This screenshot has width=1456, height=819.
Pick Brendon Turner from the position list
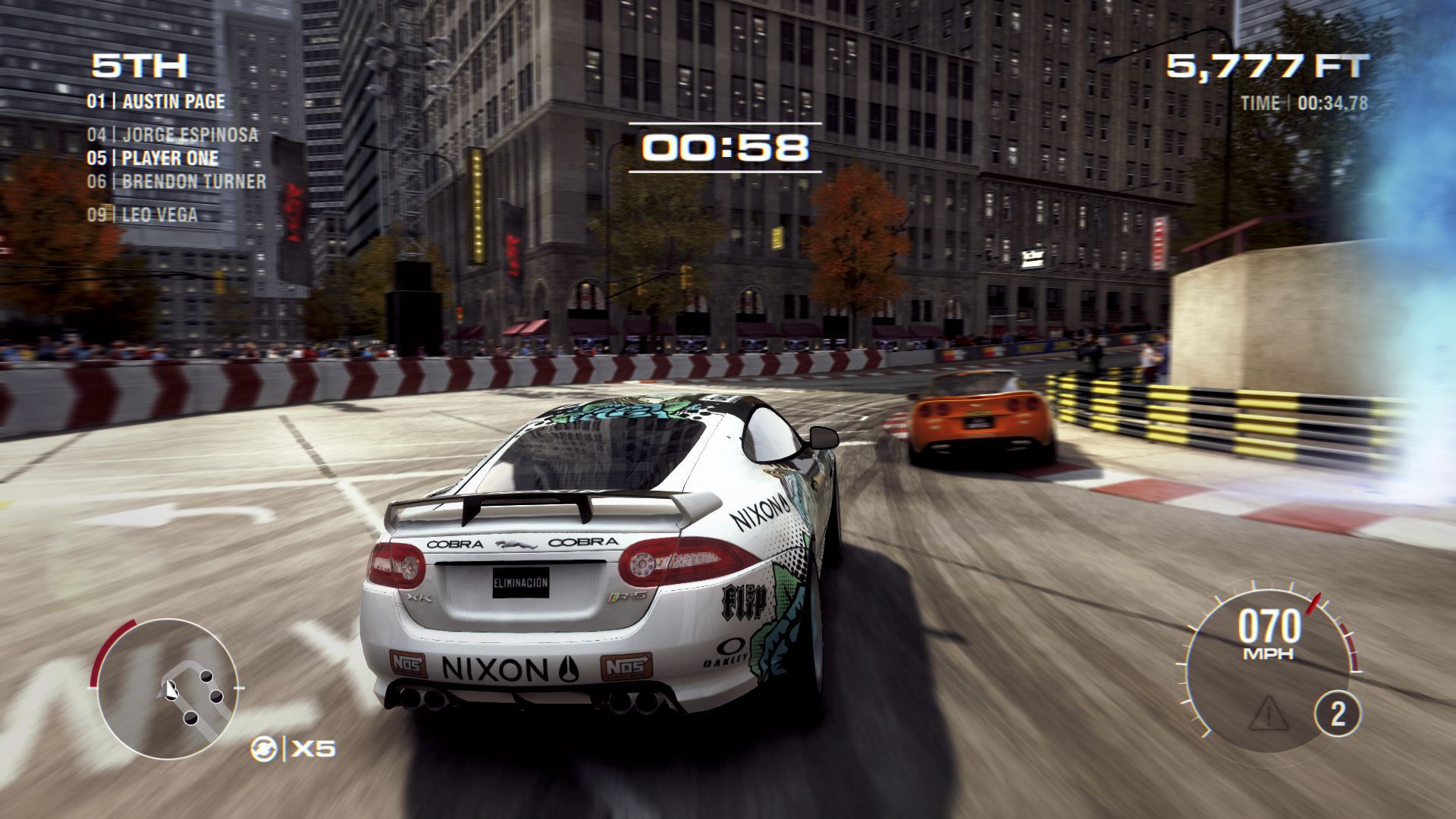pyautogui.click(x=176, y=182)
